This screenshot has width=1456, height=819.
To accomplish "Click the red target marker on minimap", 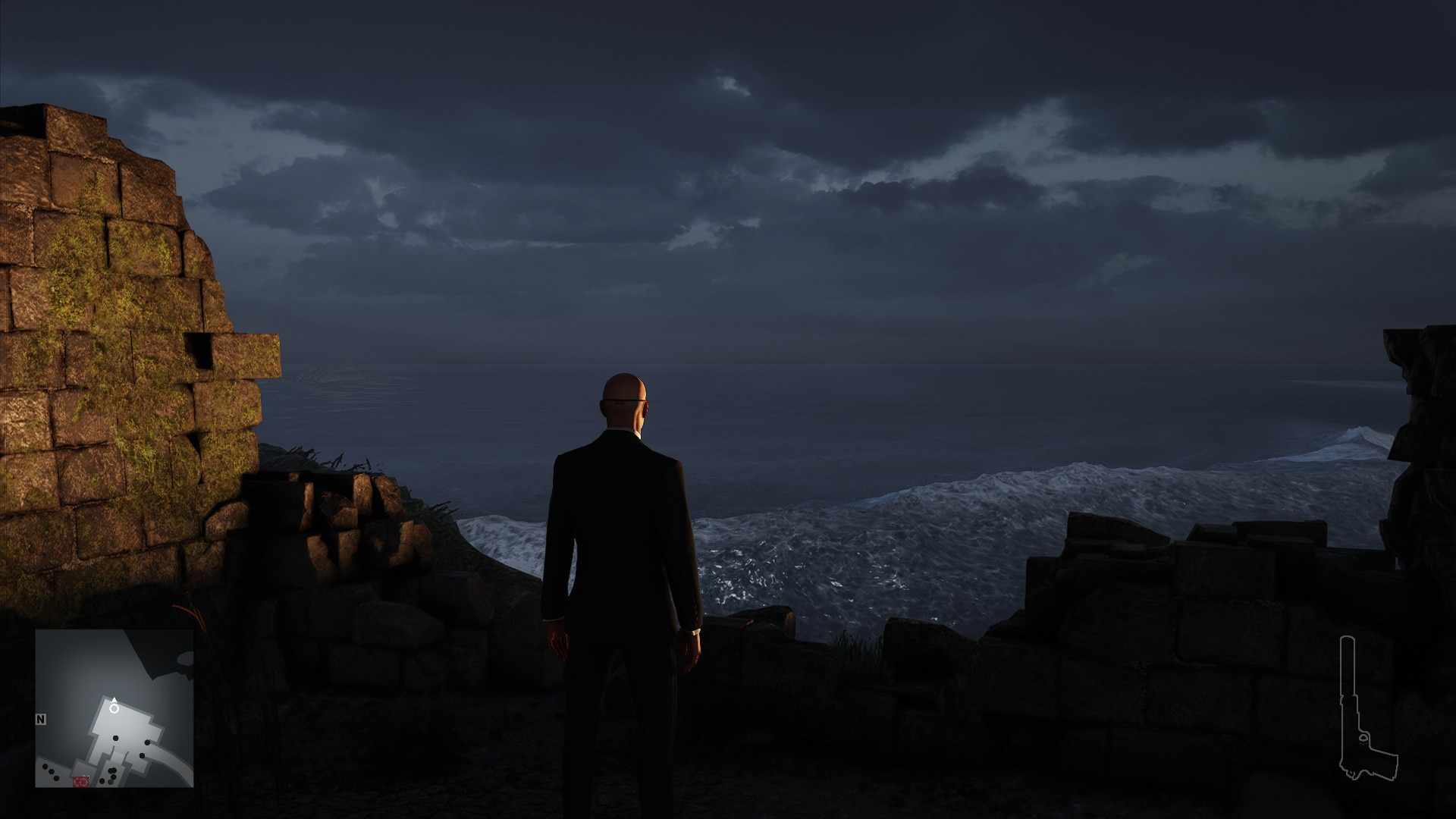I will point(81,780).
